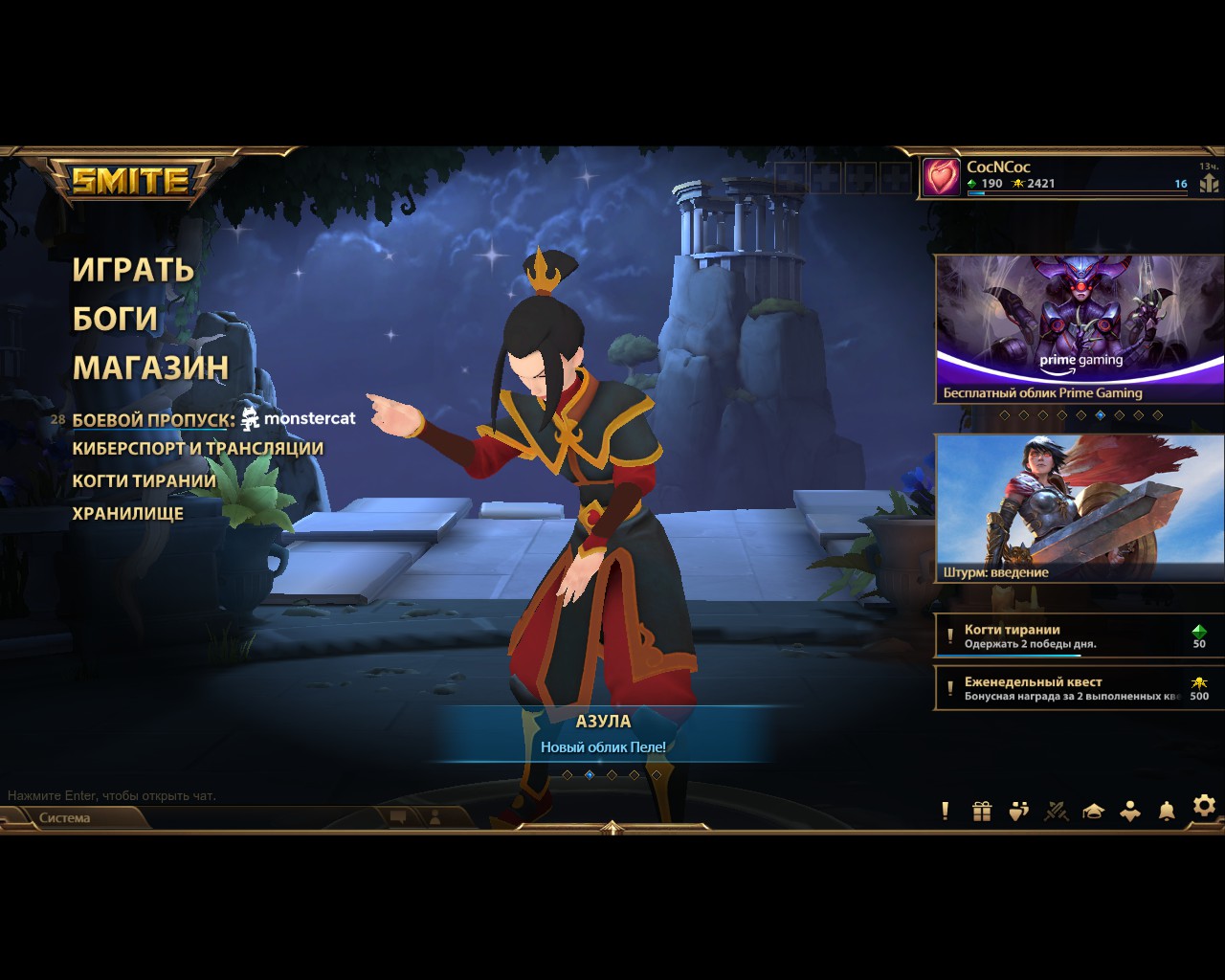Viewport: 1225px width, 980px height.
Task: Open the graduation cap learning section
Action: [1091, 812]
